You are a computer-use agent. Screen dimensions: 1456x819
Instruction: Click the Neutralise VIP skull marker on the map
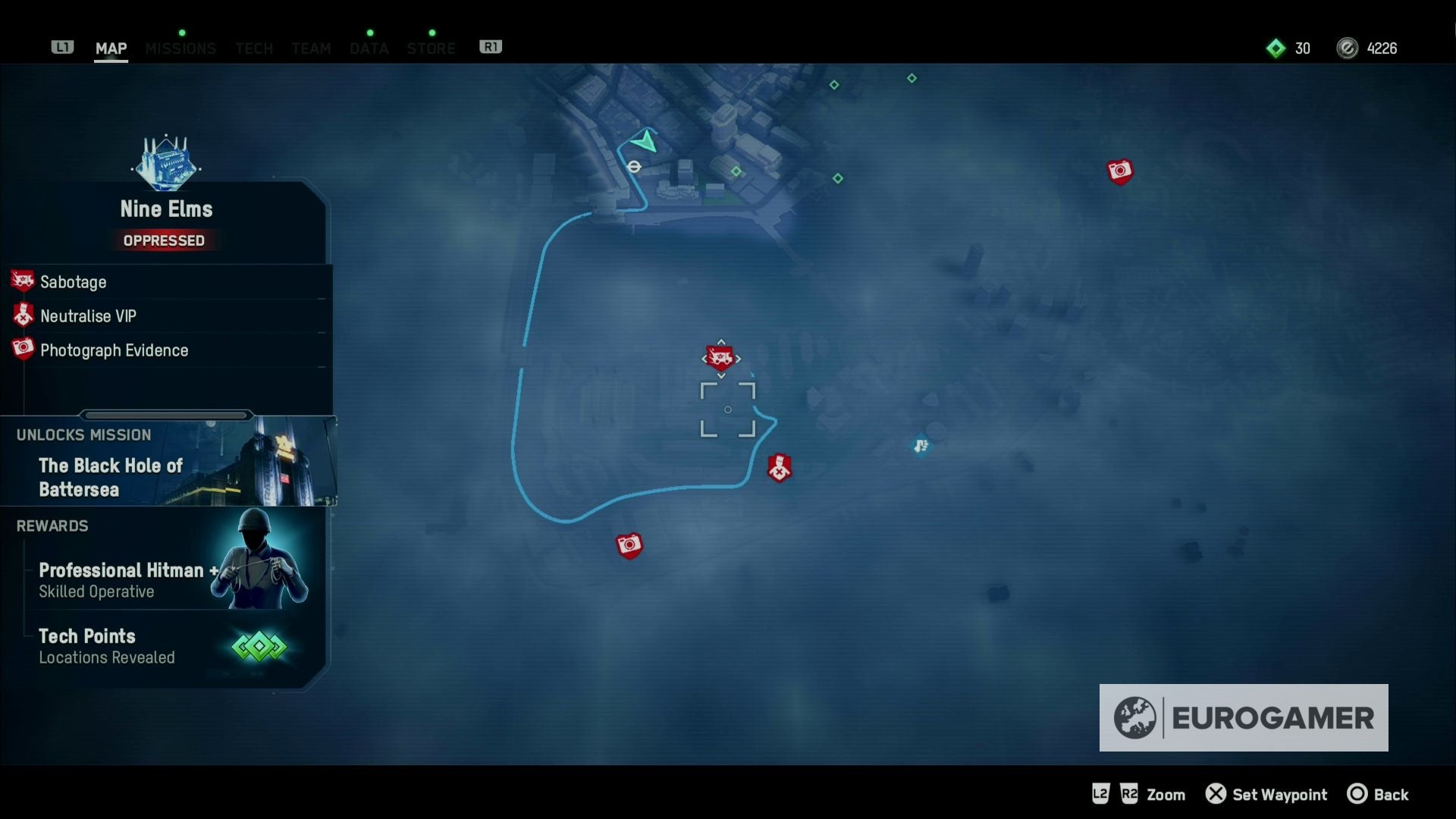[780, 468]
